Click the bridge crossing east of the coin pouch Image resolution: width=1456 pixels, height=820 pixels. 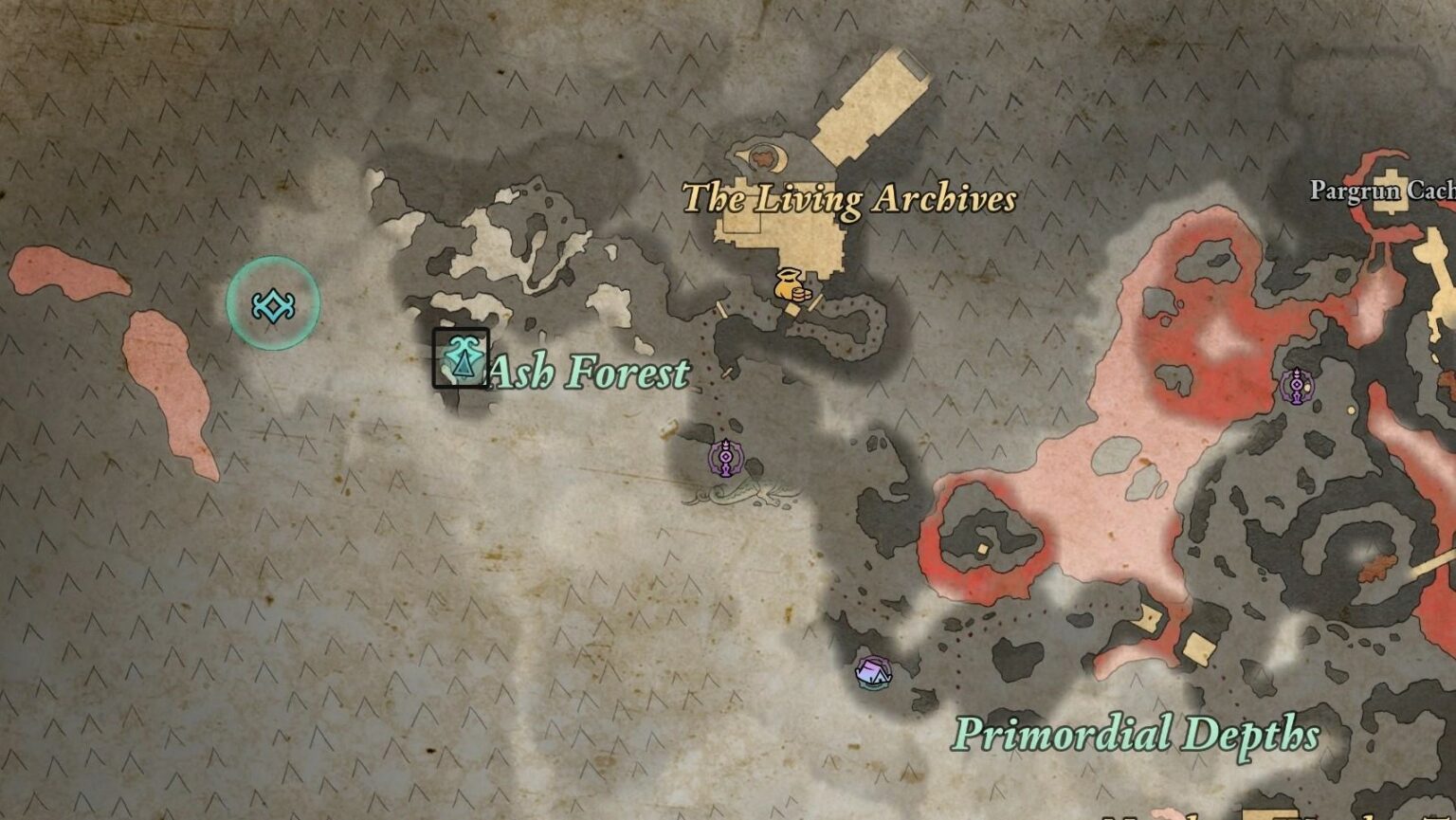tap(816, 303)
